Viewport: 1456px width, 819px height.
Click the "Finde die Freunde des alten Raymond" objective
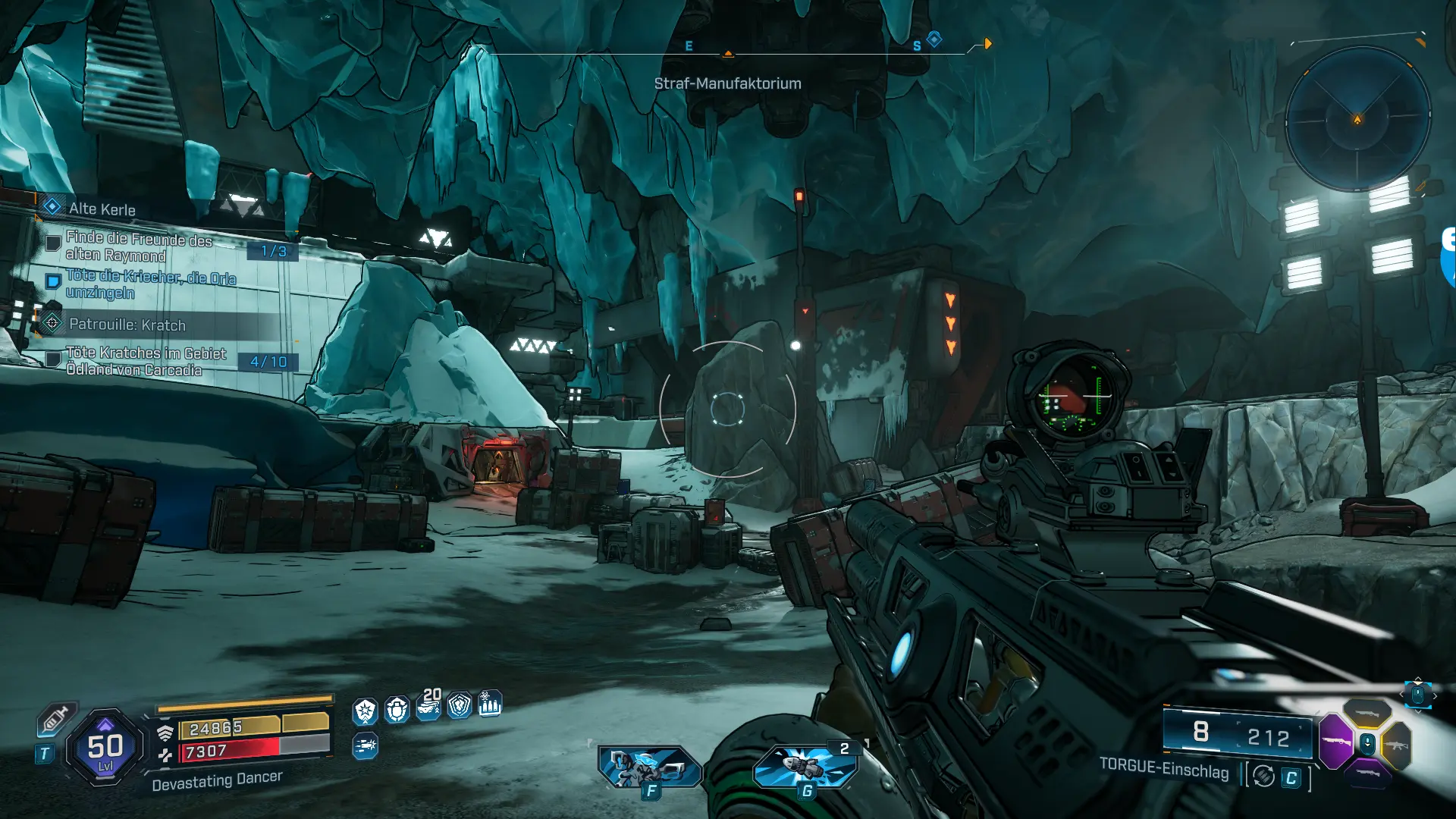(138, 247)
